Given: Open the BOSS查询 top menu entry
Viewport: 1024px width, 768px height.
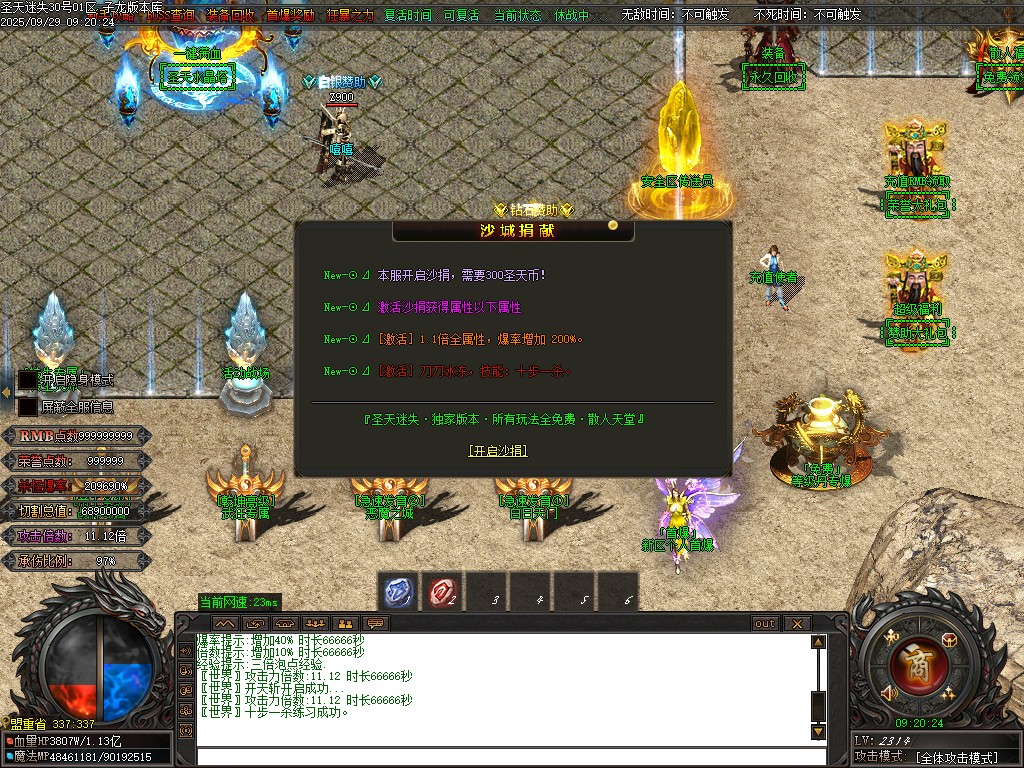Looking at the screenshot, I should 169,15.
